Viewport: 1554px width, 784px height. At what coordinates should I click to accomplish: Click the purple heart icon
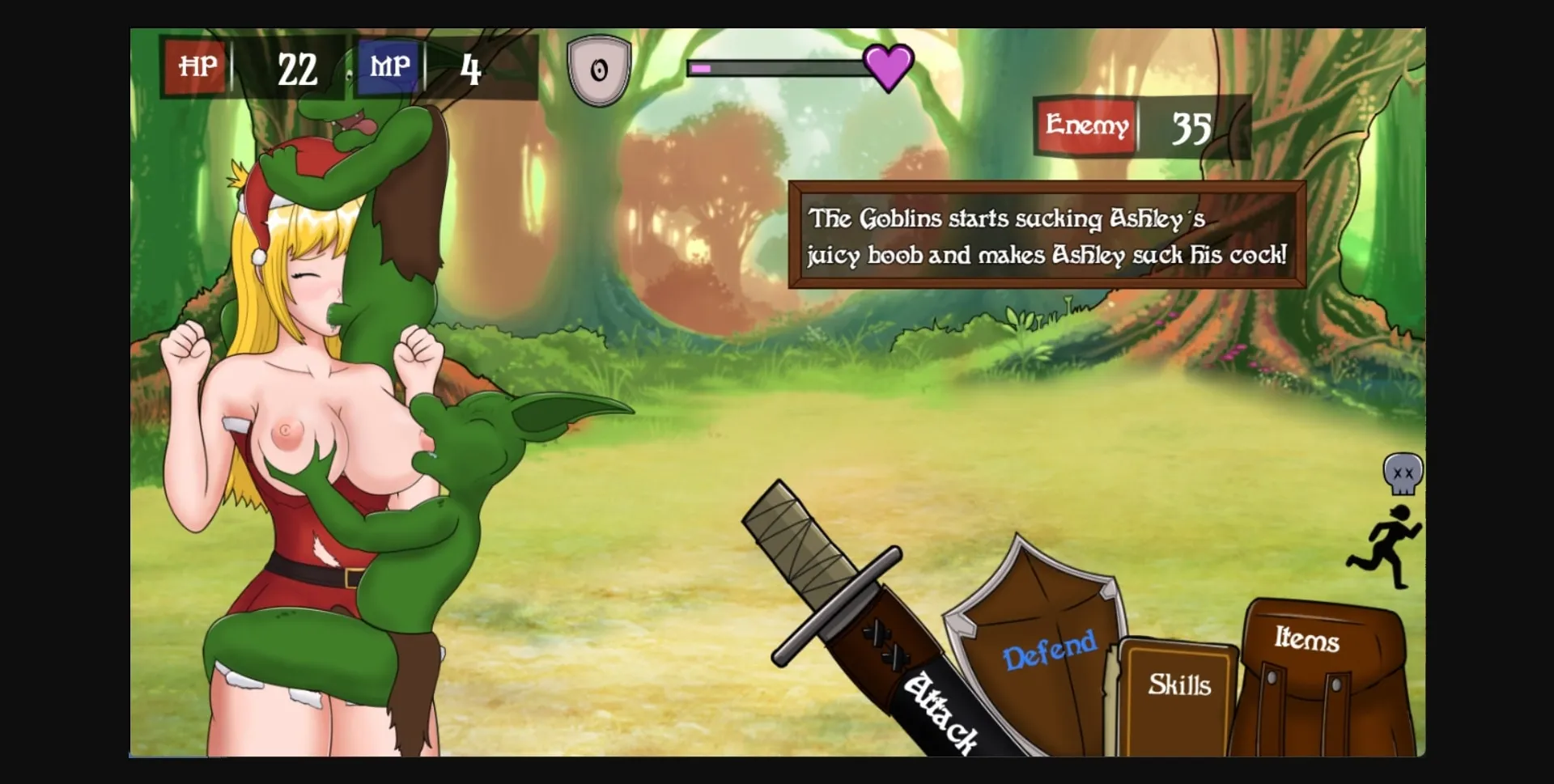pos(888,66)
